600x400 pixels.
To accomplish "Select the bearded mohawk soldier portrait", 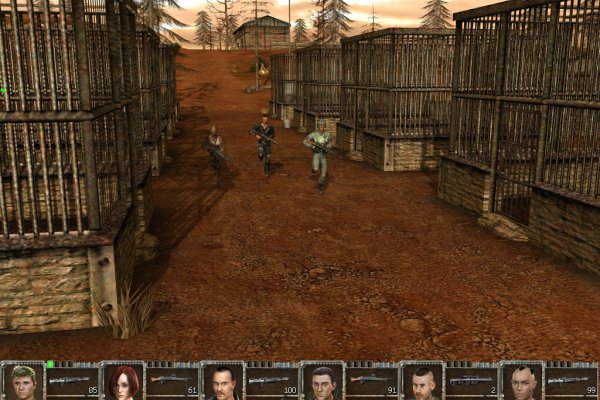I will click(x=422, y=382).
